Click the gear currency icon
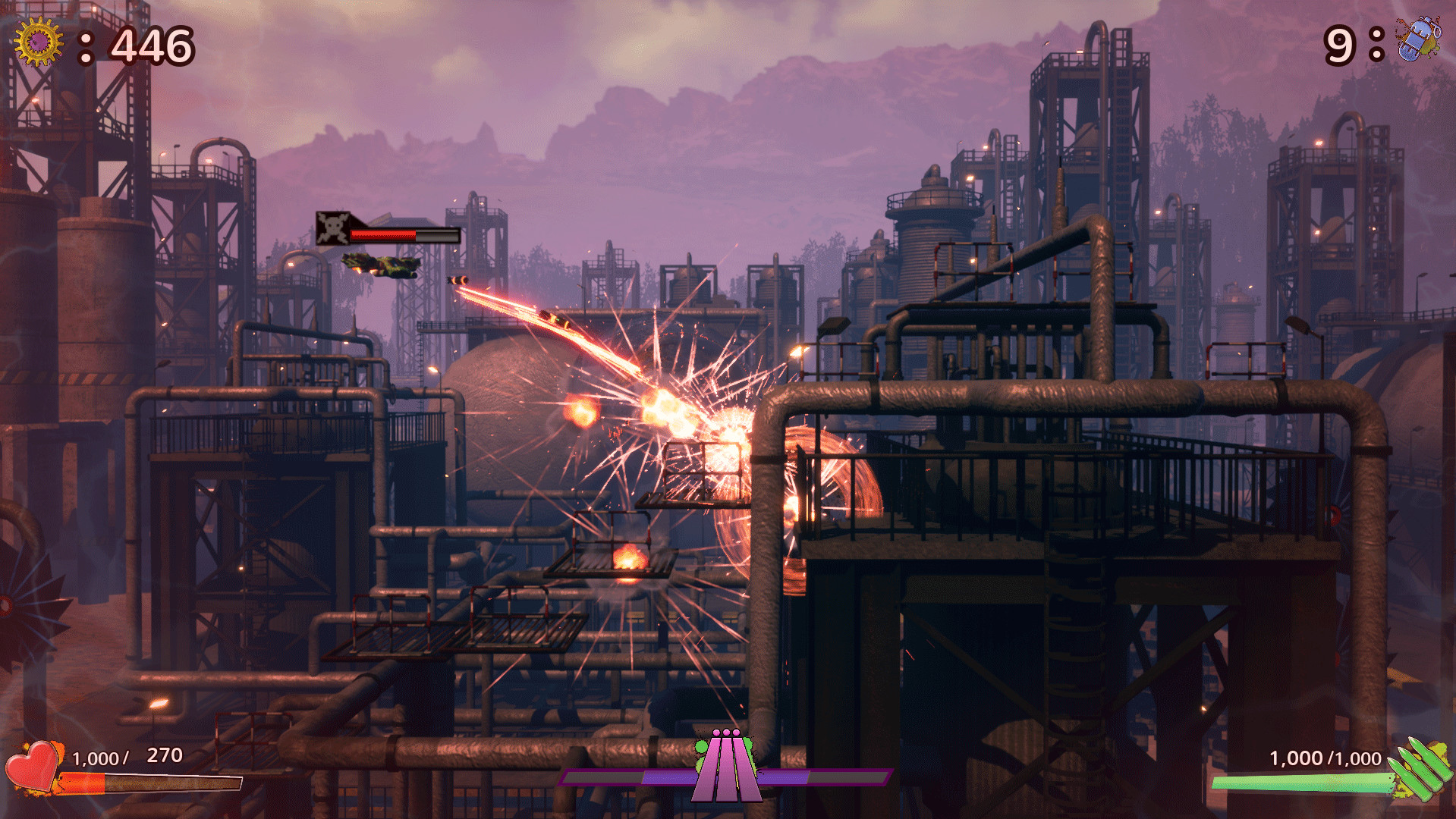 pyautogui.click(x=38, y=42)
